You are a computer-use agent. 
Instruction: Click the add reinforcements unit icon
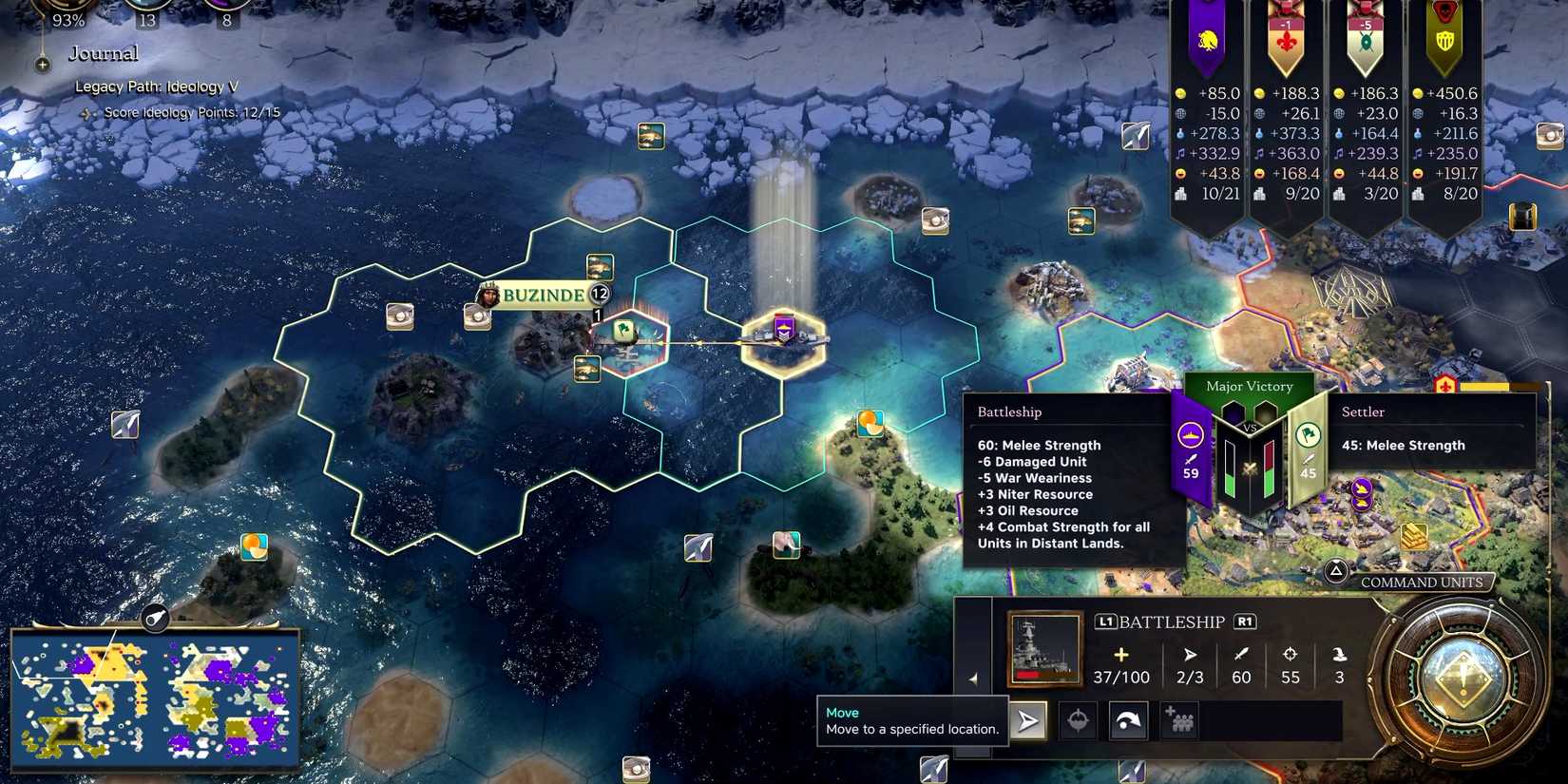pos(1178,720)
